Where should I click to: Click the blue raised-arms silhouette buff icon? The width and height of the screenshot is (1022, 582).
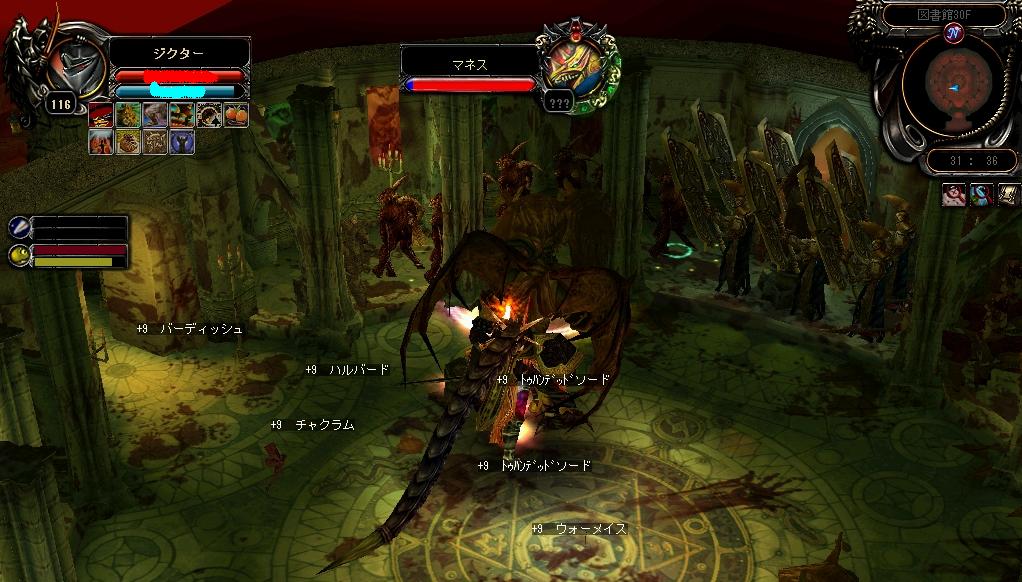point(182,142)
